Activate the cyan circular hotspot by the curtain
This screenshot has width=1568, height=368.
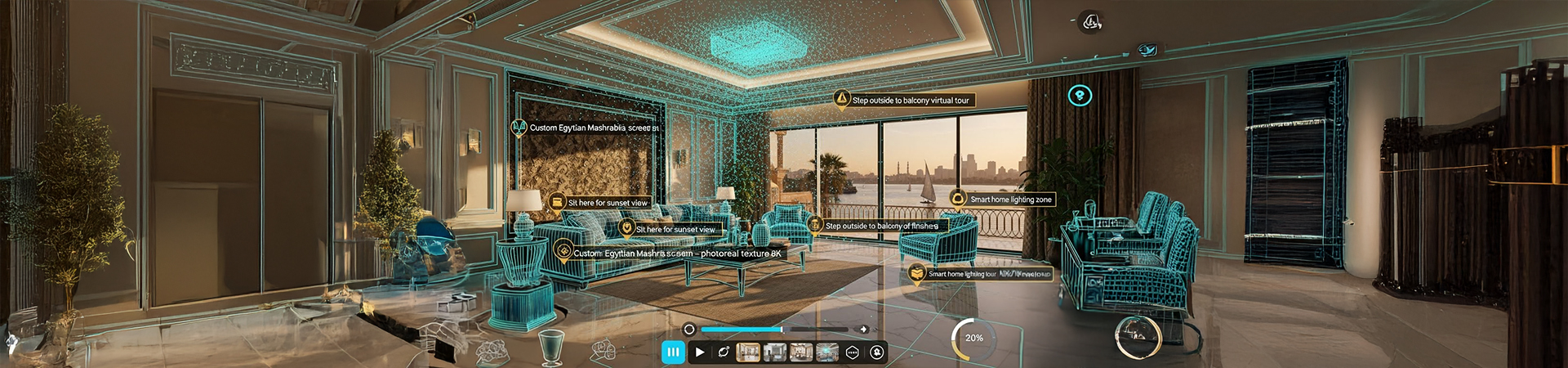point(1080,96)
